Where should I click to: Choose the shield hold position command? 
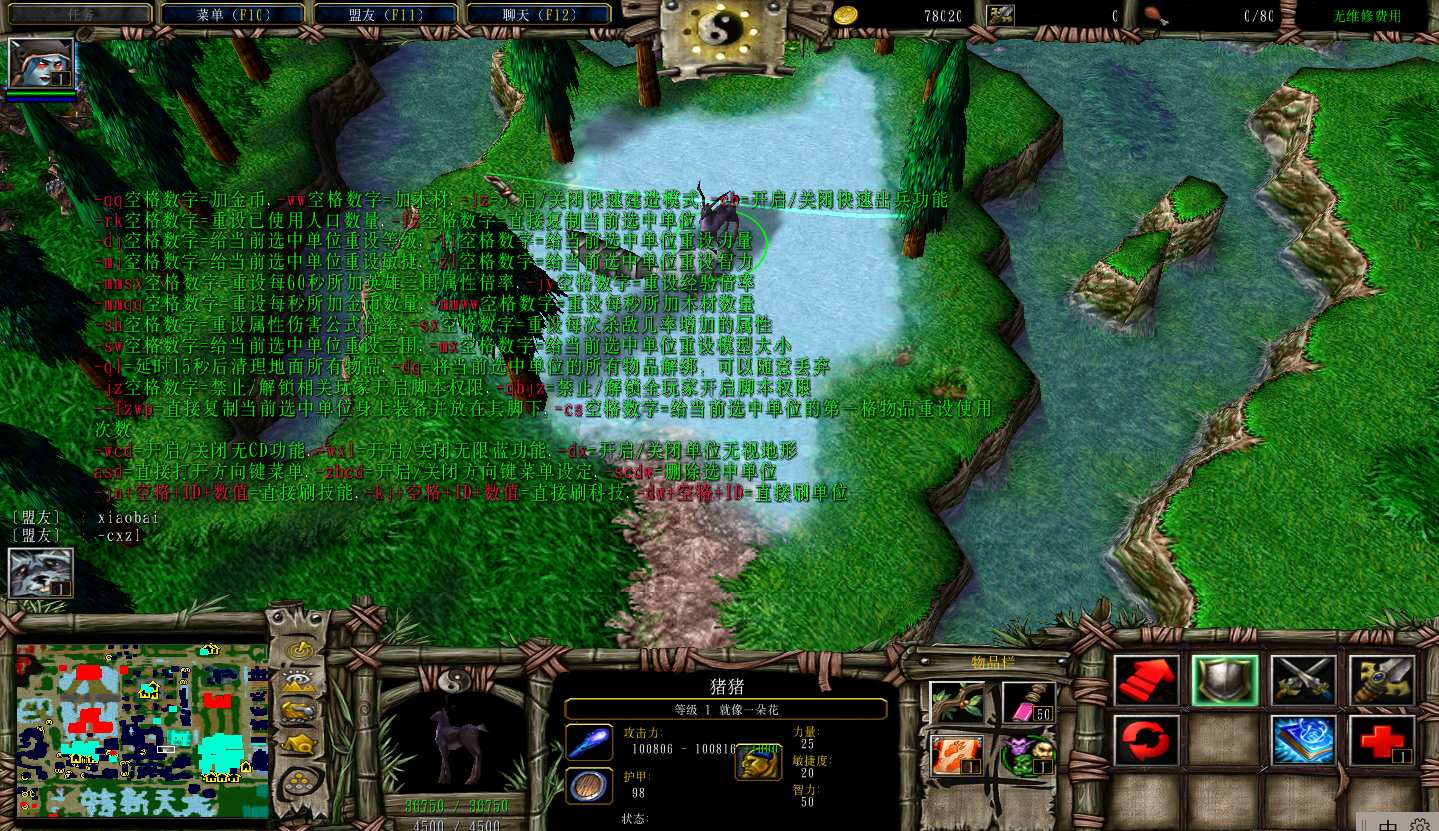point(1225,680)
